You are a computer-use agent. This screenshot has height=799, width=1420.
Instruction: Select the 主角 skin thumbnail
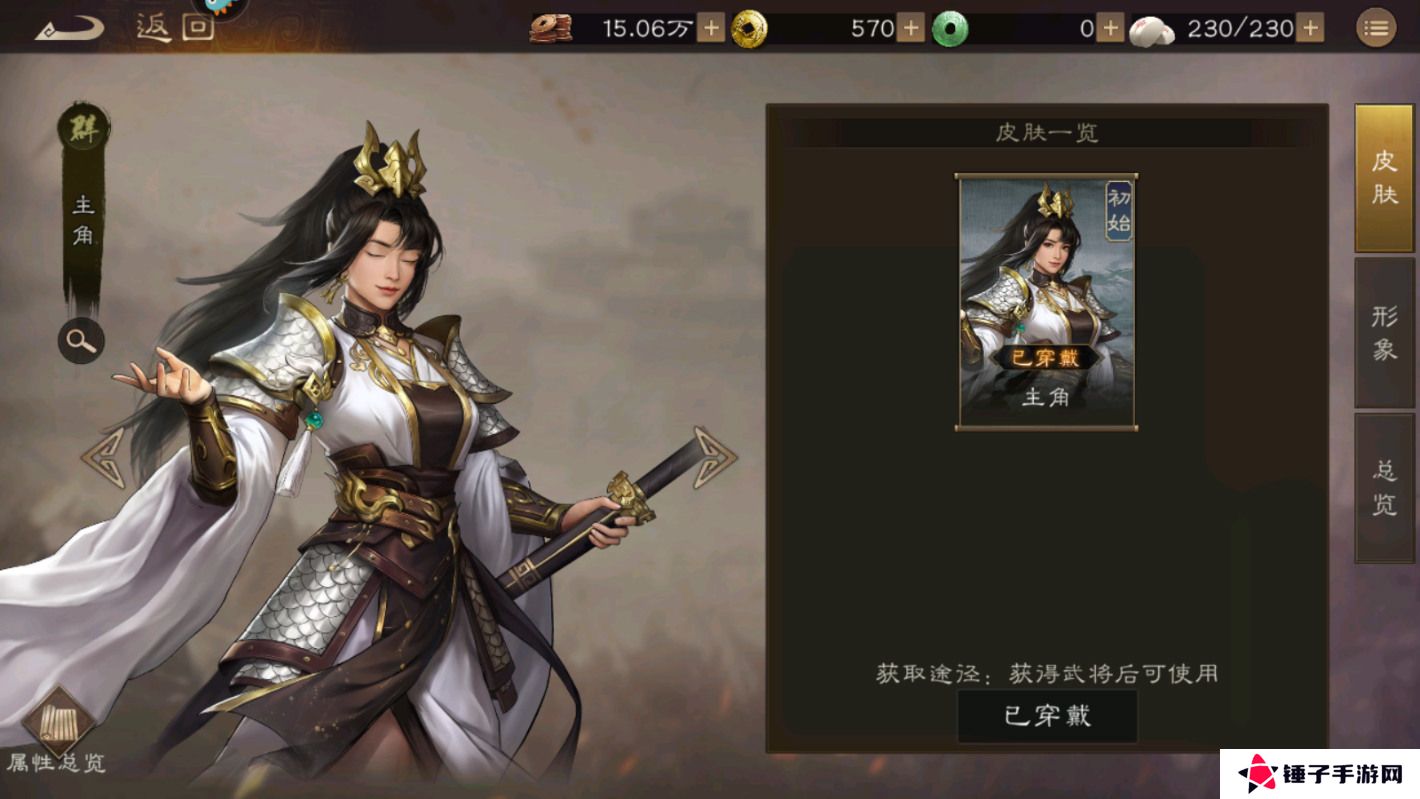[1048, 298]
